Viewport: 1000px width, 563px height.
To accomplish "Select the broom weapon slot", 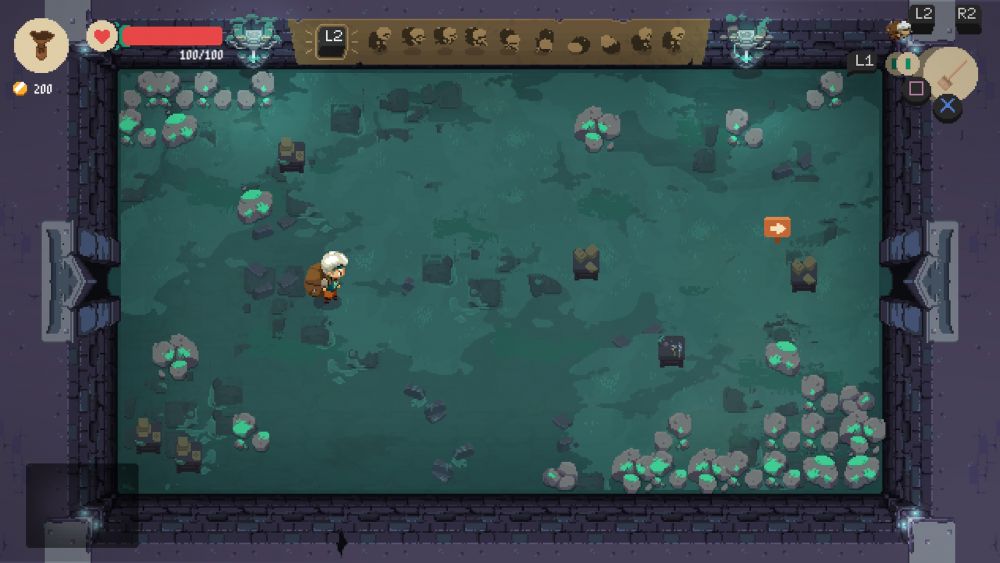I will (x=950, y=72).
